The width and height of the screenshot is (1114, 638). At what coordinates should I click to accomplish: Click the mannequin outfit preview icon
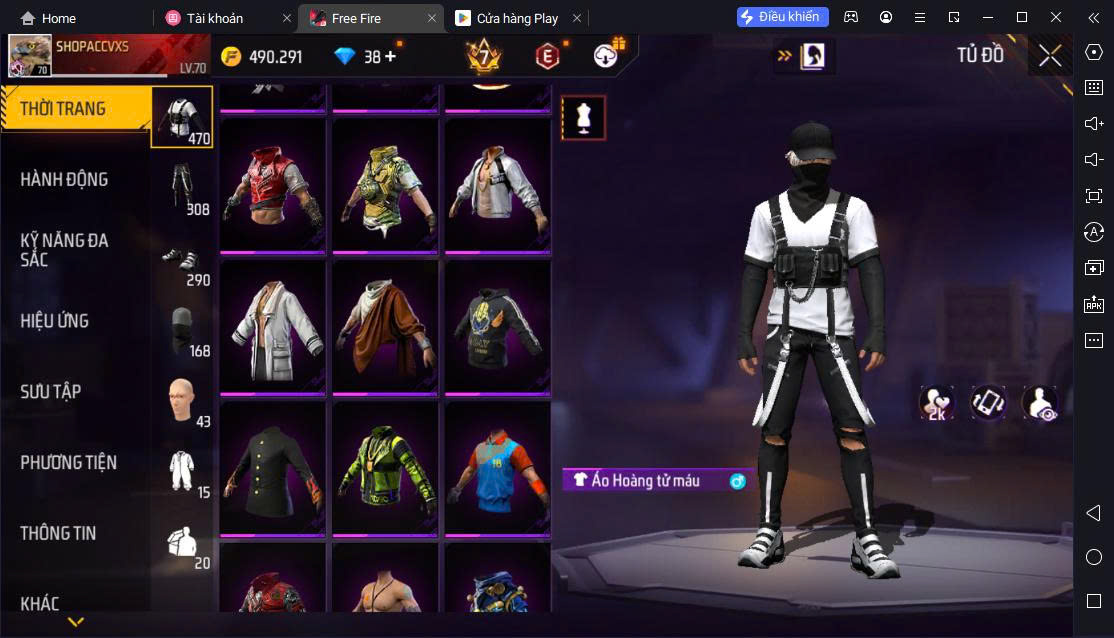(583, 118)
